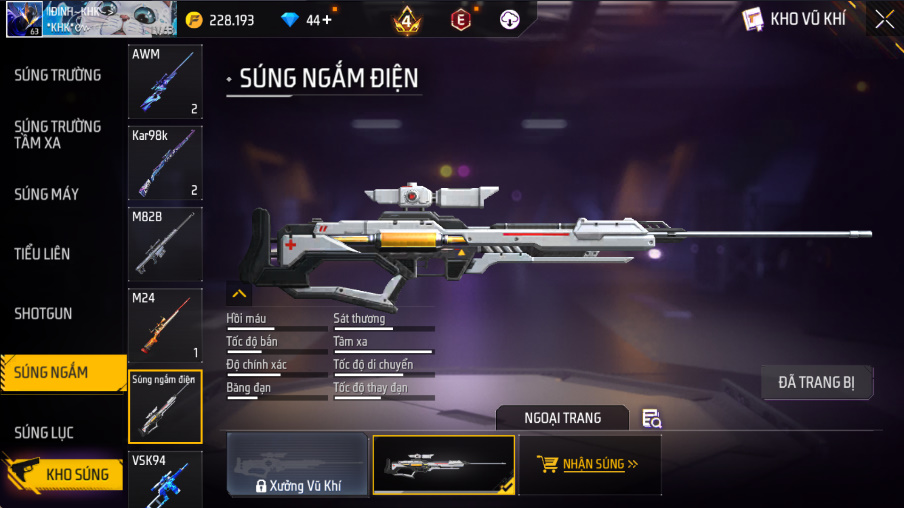The height and width of the screenshot is (508, 904).
Task: Collapse the weapon stats panel arrow
Action: 239,294
